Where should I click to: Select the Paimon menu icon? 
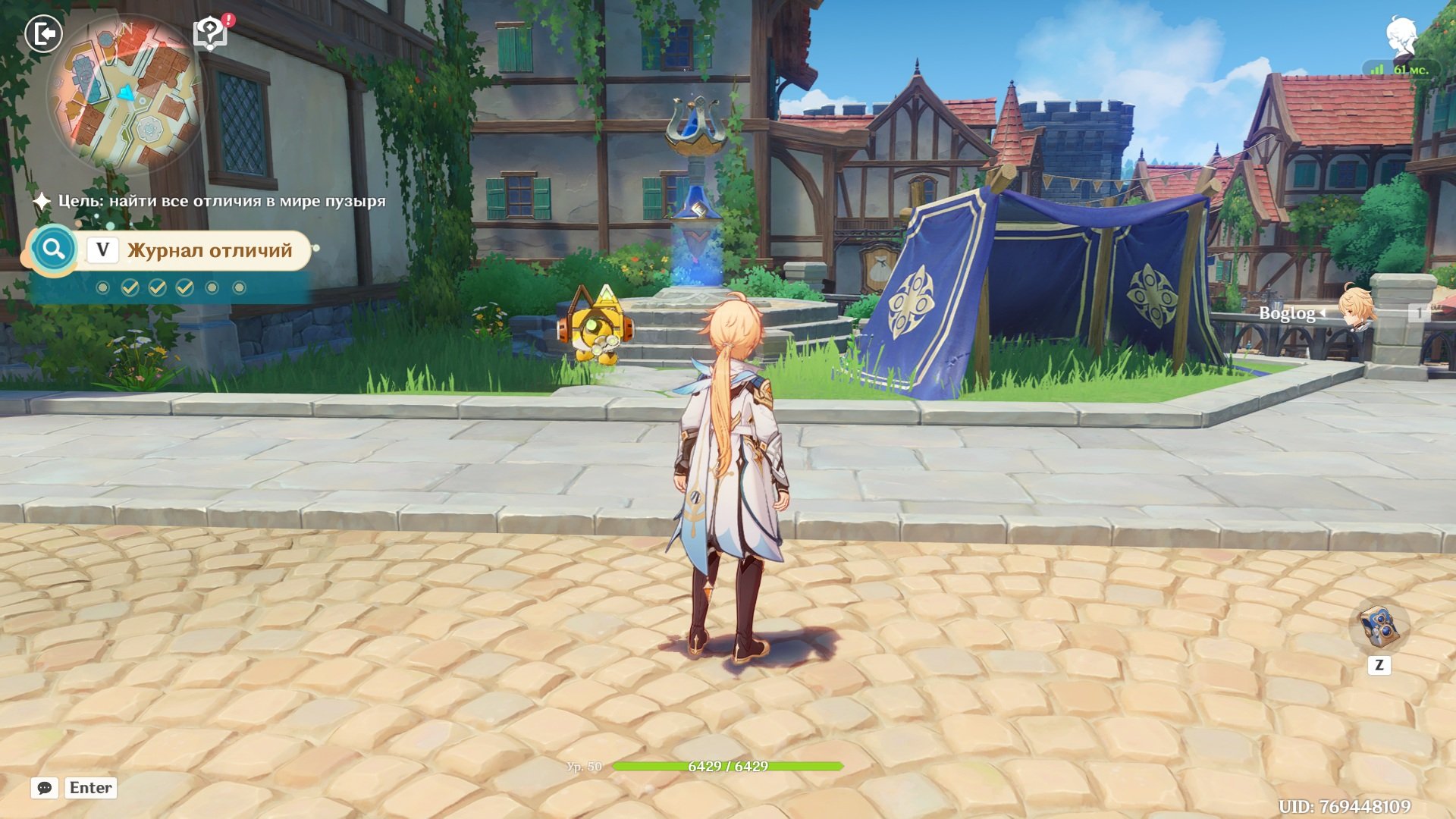coord(1401,36)
